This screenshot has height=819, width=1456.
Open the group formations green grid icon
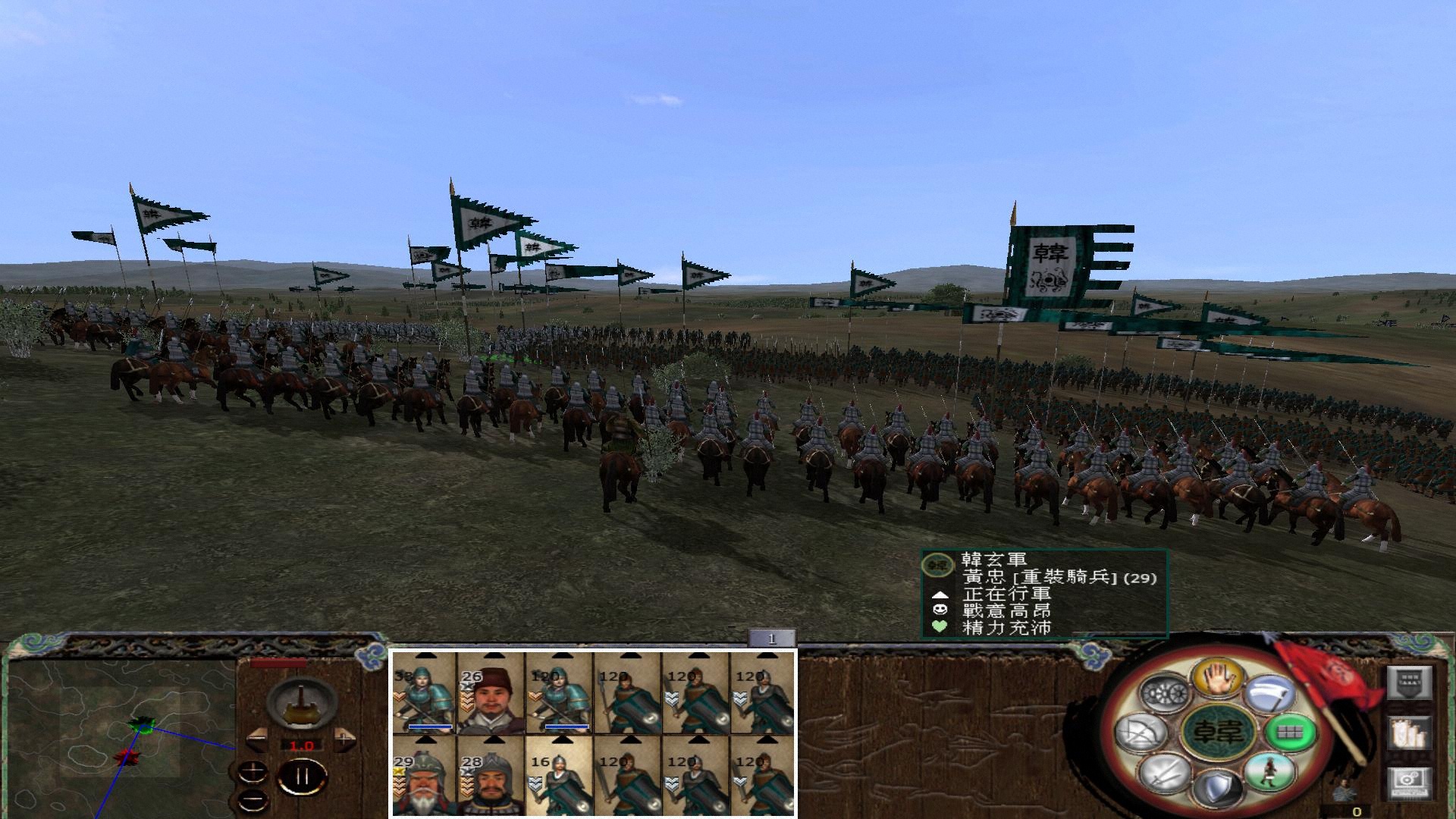[x=1290, y=732]
